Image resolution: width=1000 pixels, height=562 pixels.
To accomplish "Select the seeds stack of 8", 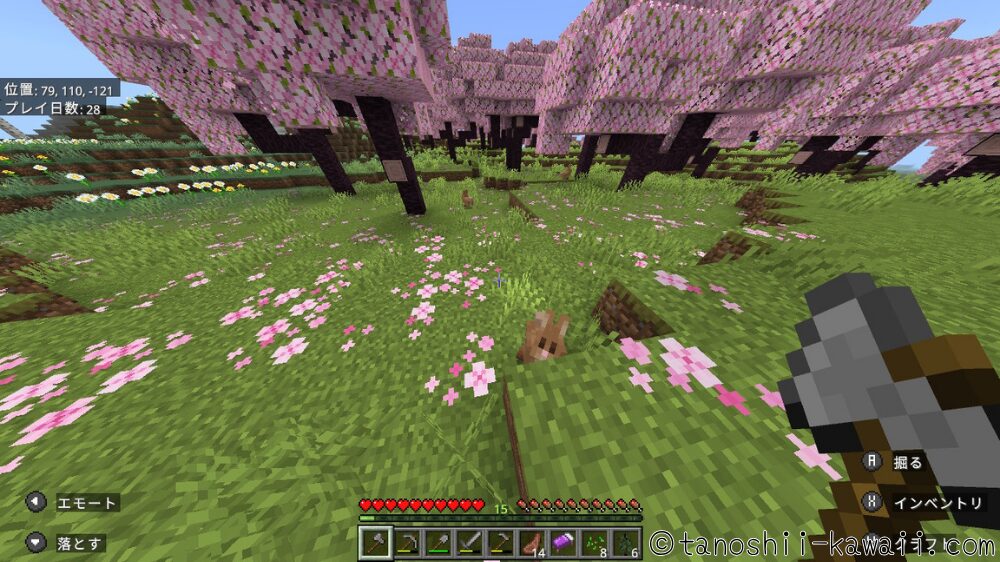I will click(593, 543).
